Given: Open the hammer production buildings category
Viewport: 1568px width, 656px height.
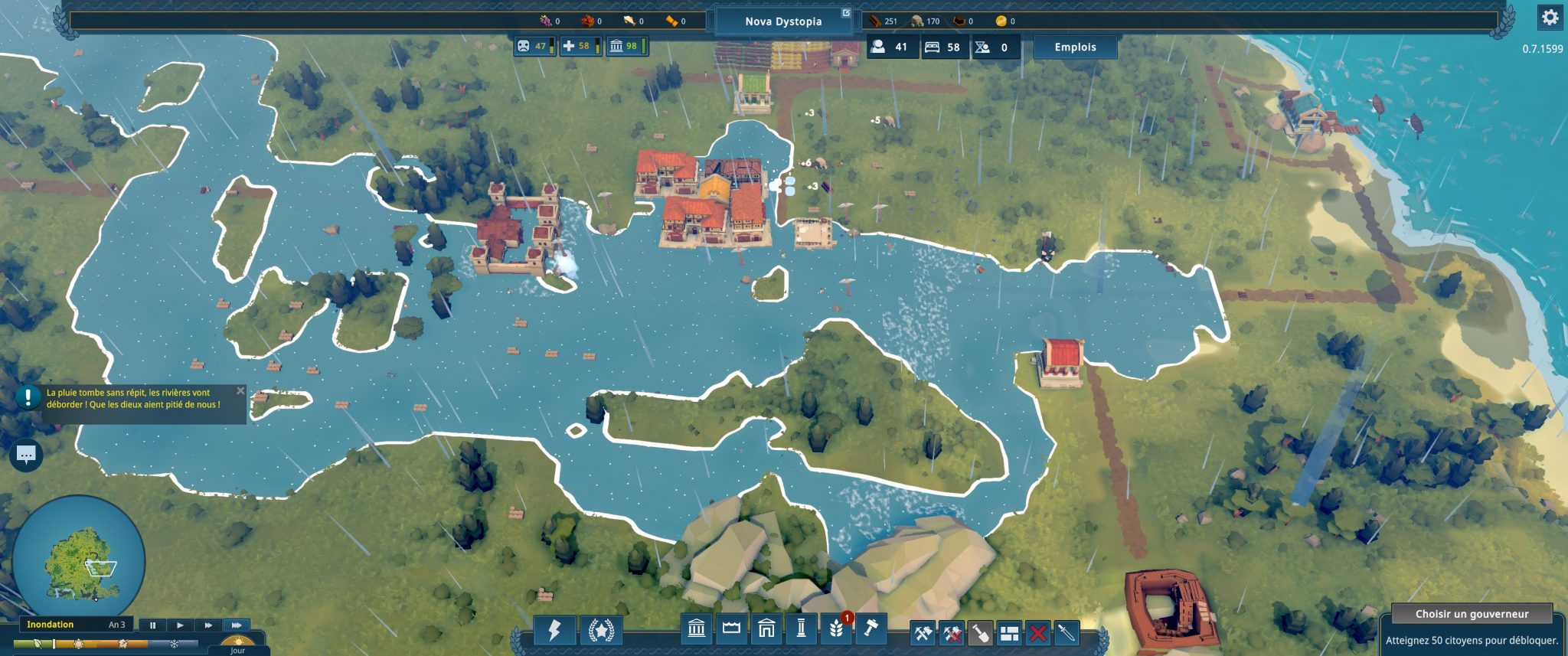Looking at the screenshot, I should [871, 629].
